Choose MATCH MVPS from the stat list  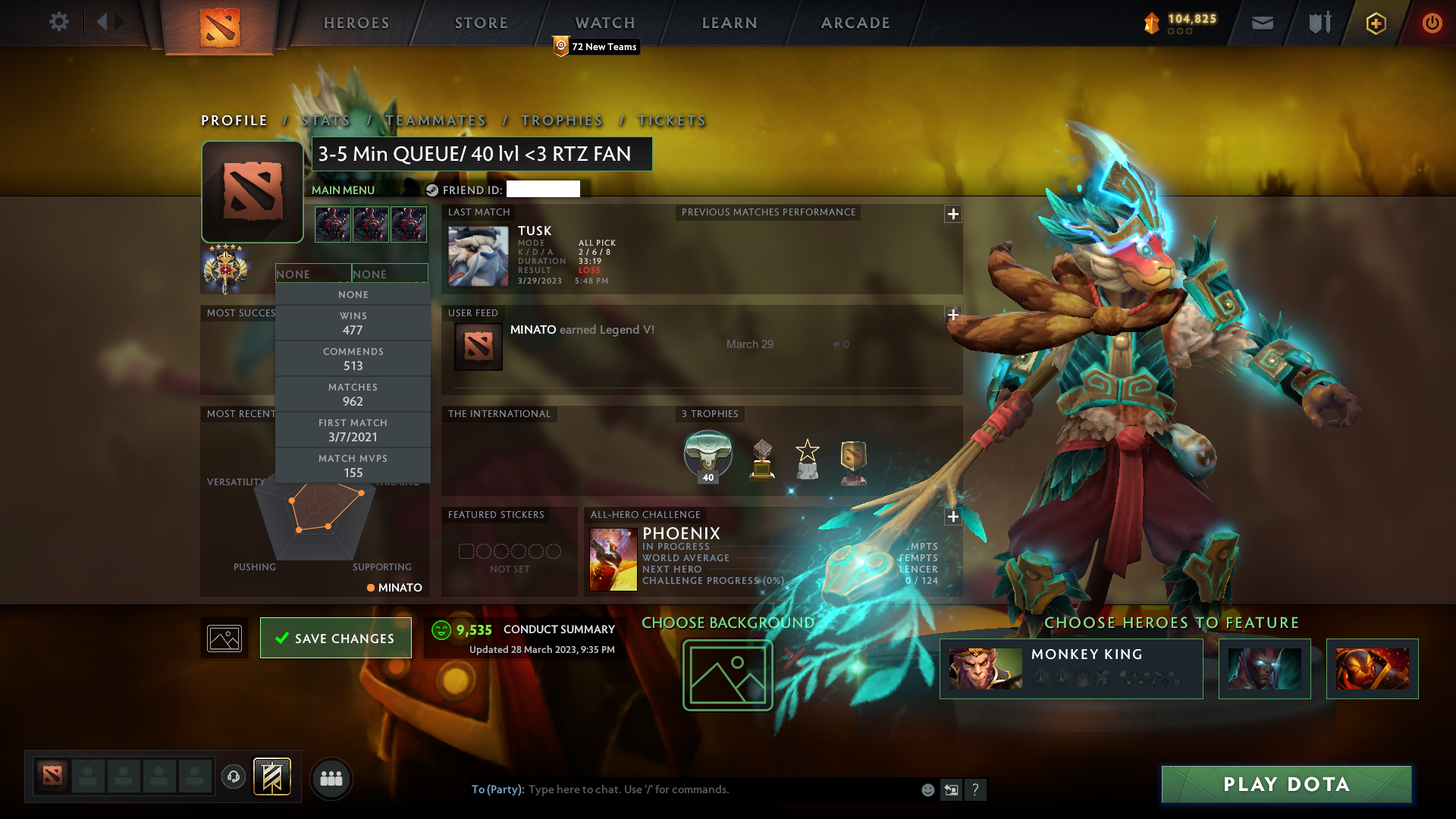(353, 465)
